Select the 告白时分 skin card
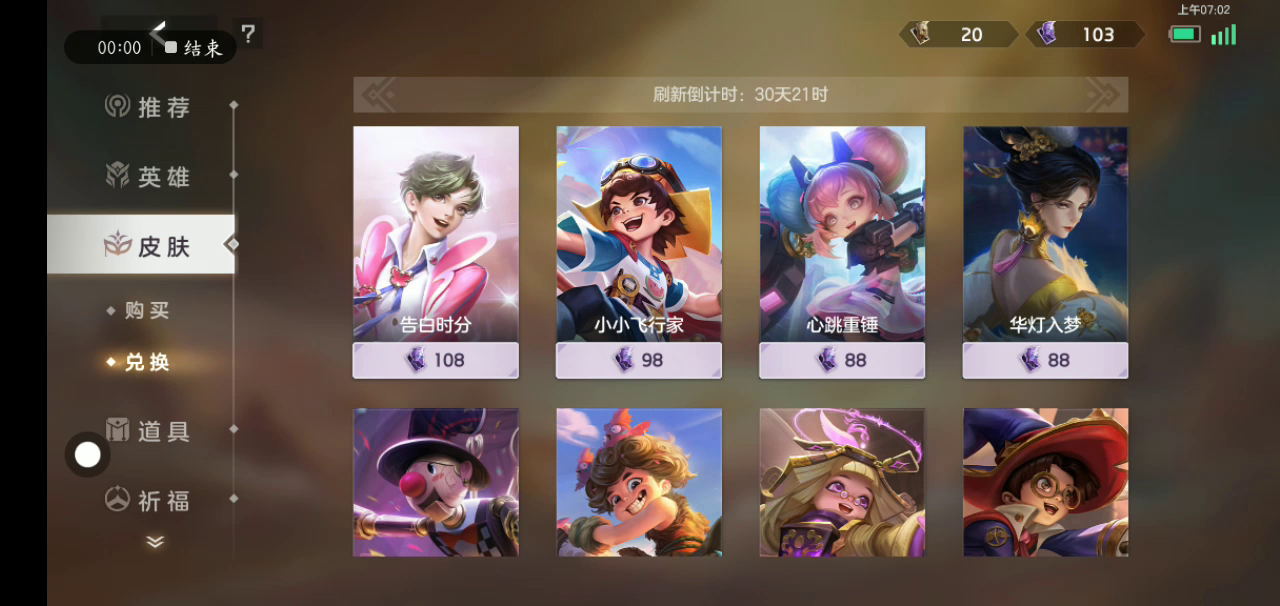The image size is (1280, 606). point(435,234)
